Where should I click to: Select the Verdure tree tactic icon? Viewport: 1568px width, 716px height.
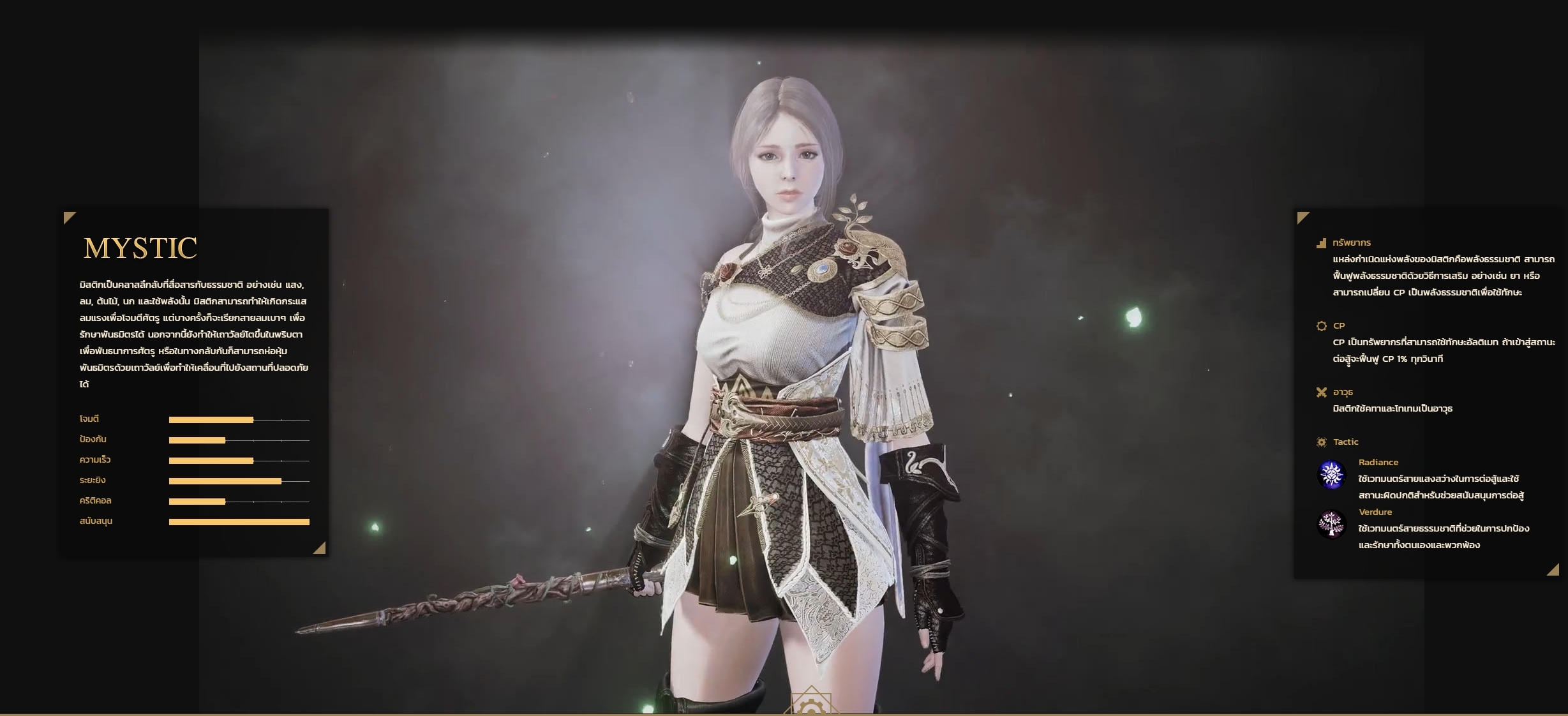[1331, 525]
